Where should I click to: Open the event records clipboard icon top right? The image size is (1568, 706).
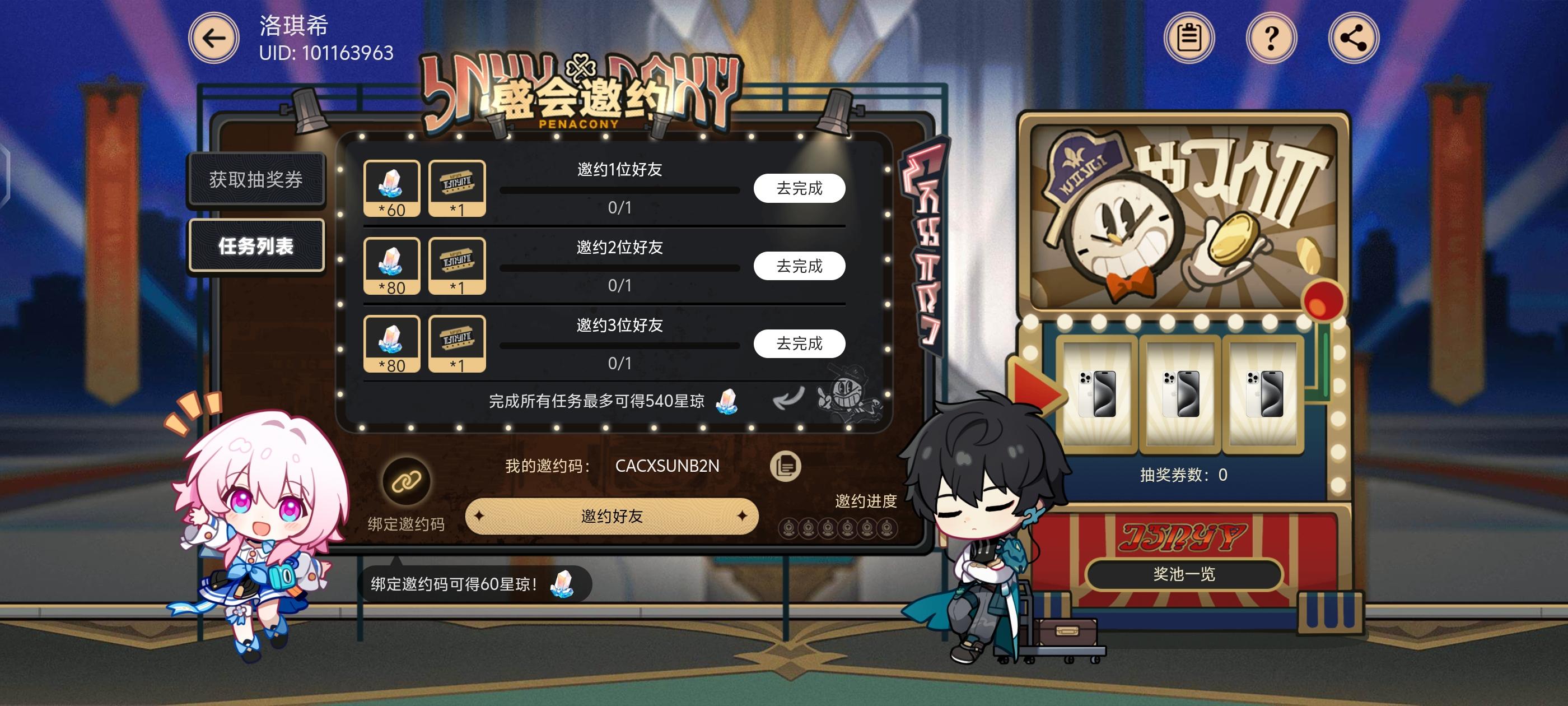1188,38
